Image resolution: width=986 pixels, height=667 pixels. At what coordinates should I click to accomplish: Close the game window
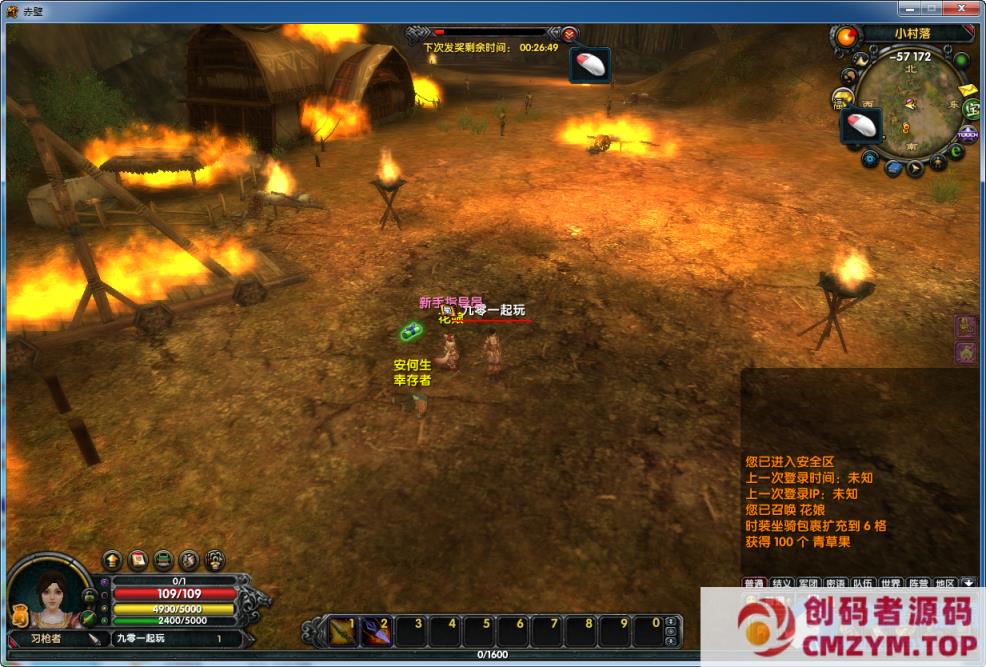click(x=962, y=9)
